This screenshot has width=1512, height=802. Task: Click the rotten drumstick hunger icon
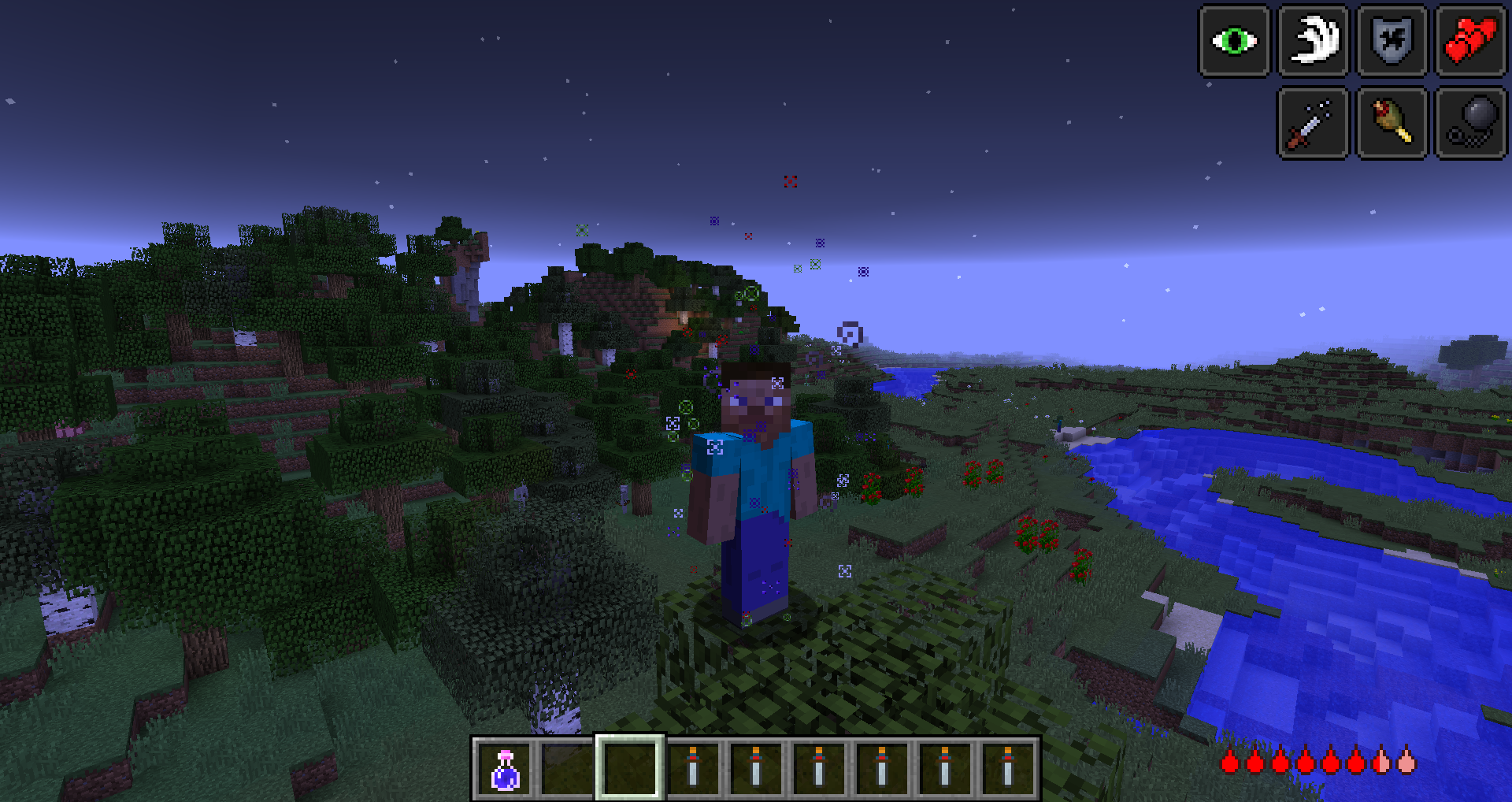point(1392,123)
